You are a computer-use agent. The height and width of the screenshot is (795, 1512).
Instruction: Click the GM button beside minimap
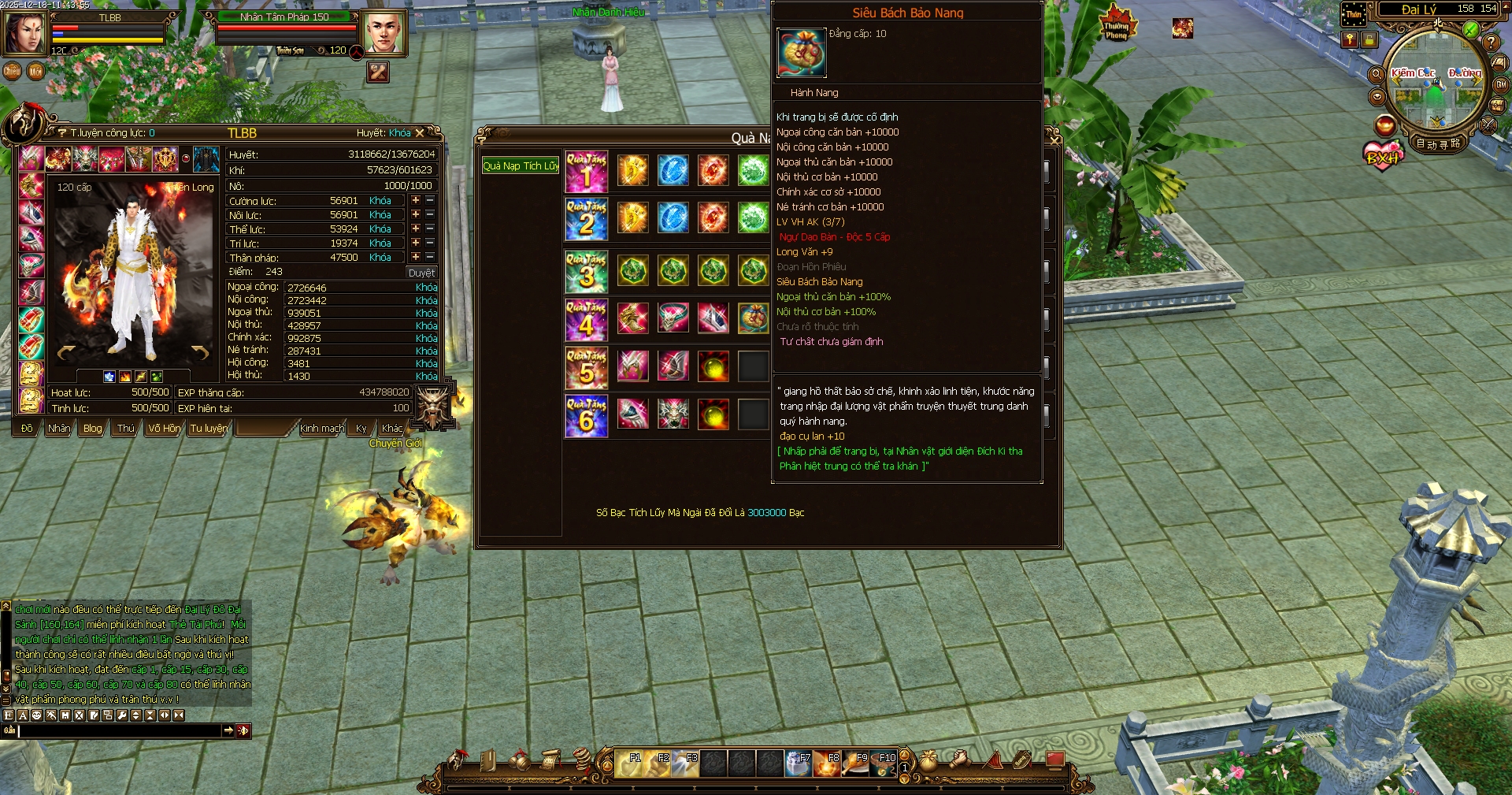1501,85
